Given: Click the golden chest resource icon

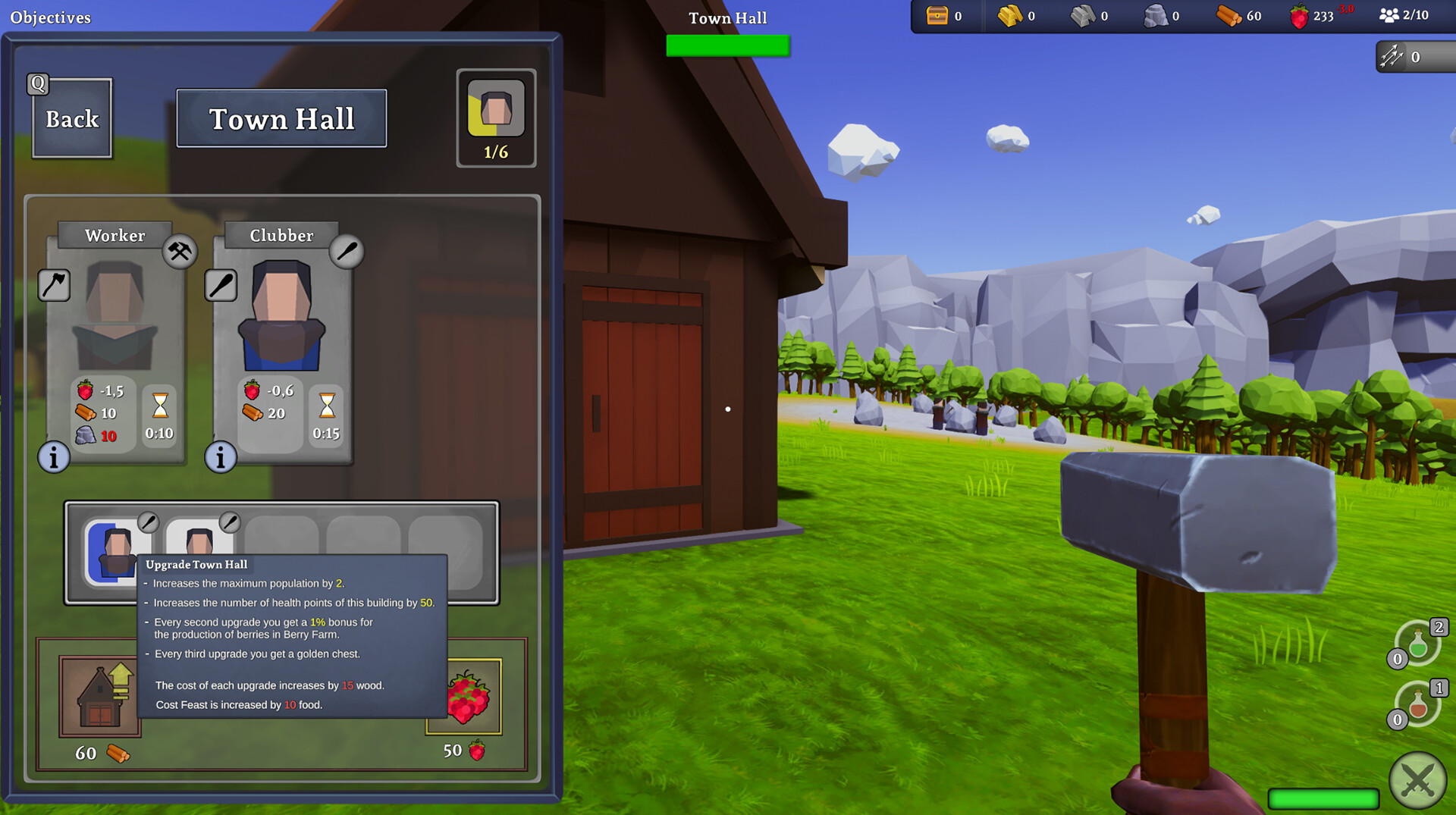Looking at the screenshot, I should tap(937, 16).
